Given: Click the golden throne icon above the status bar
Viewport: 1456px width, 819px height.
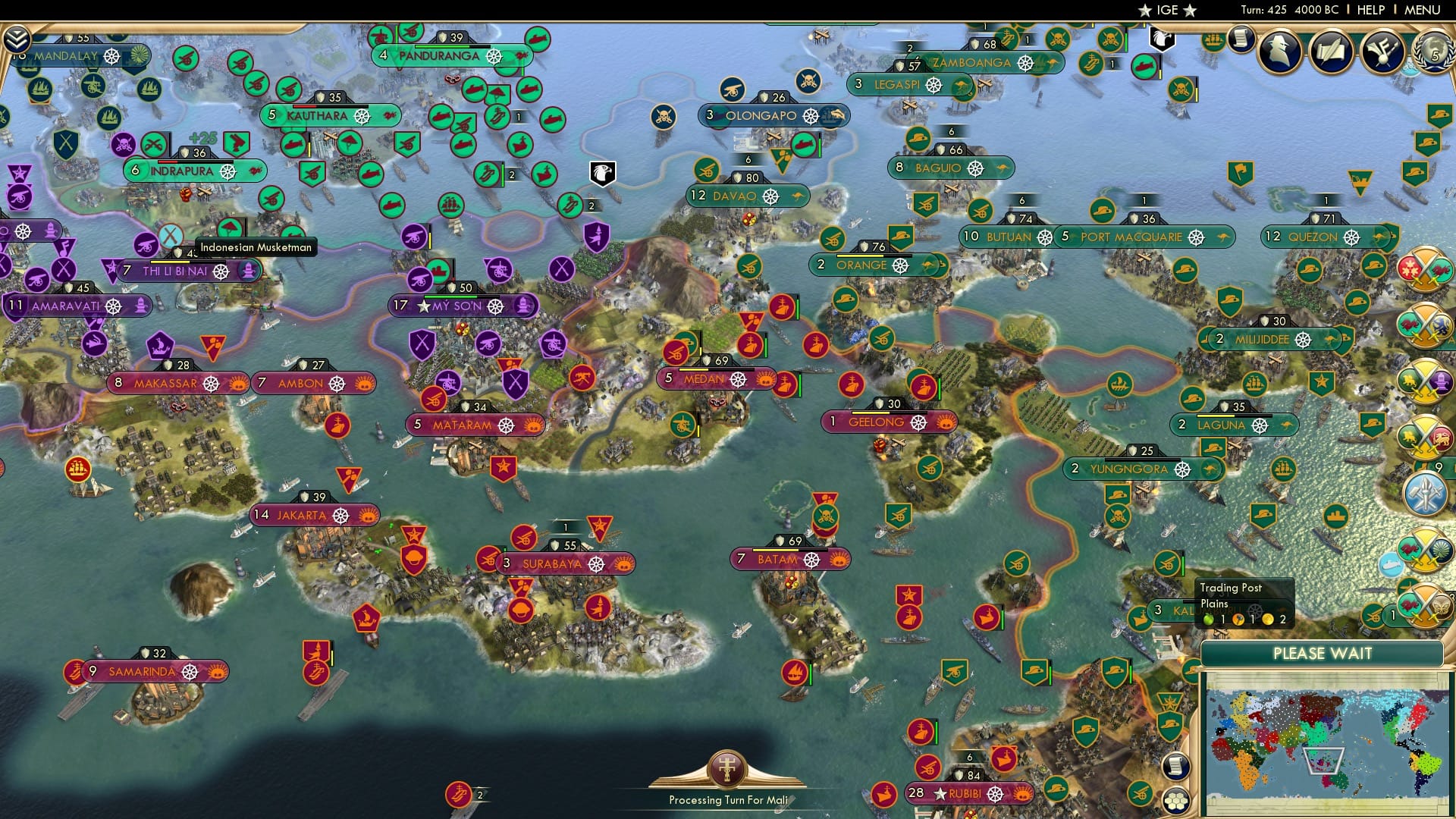Looking at the screenshot, I should pyautogui.click(x=726, y=767).
